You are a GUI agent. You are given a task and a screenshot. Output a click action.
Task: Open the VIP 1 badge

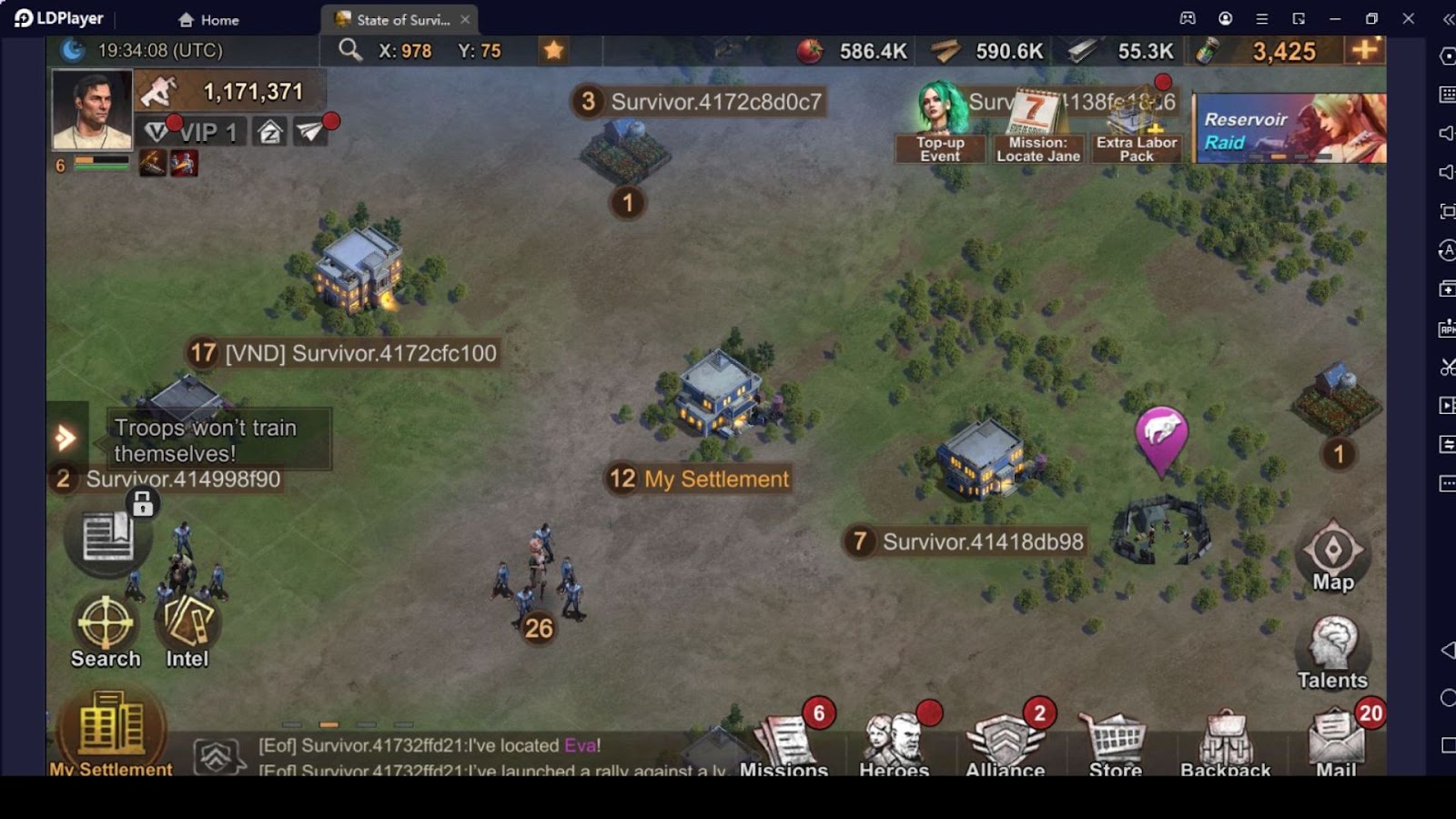tap(195, 133)
